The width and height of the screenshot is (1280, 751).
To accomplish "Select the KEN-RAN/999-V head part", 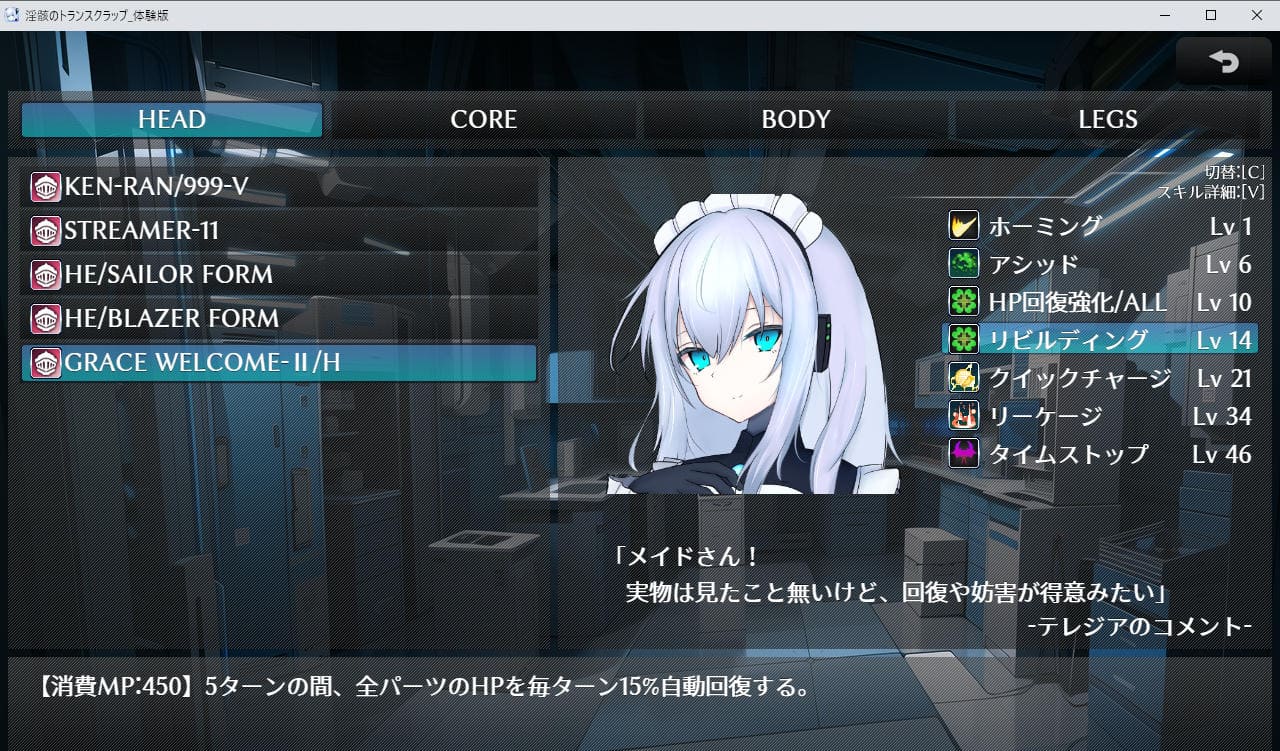I will (279, 187).
